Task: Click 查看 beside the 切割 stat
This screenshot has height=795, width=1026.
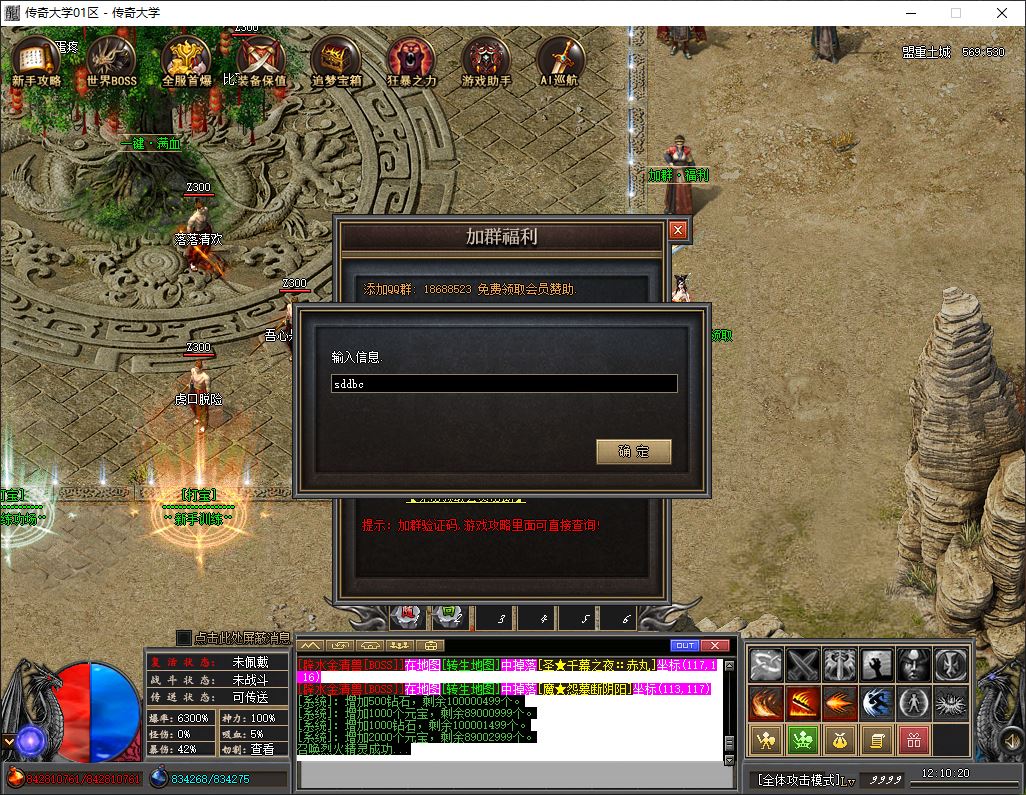Action: [262, 749]
